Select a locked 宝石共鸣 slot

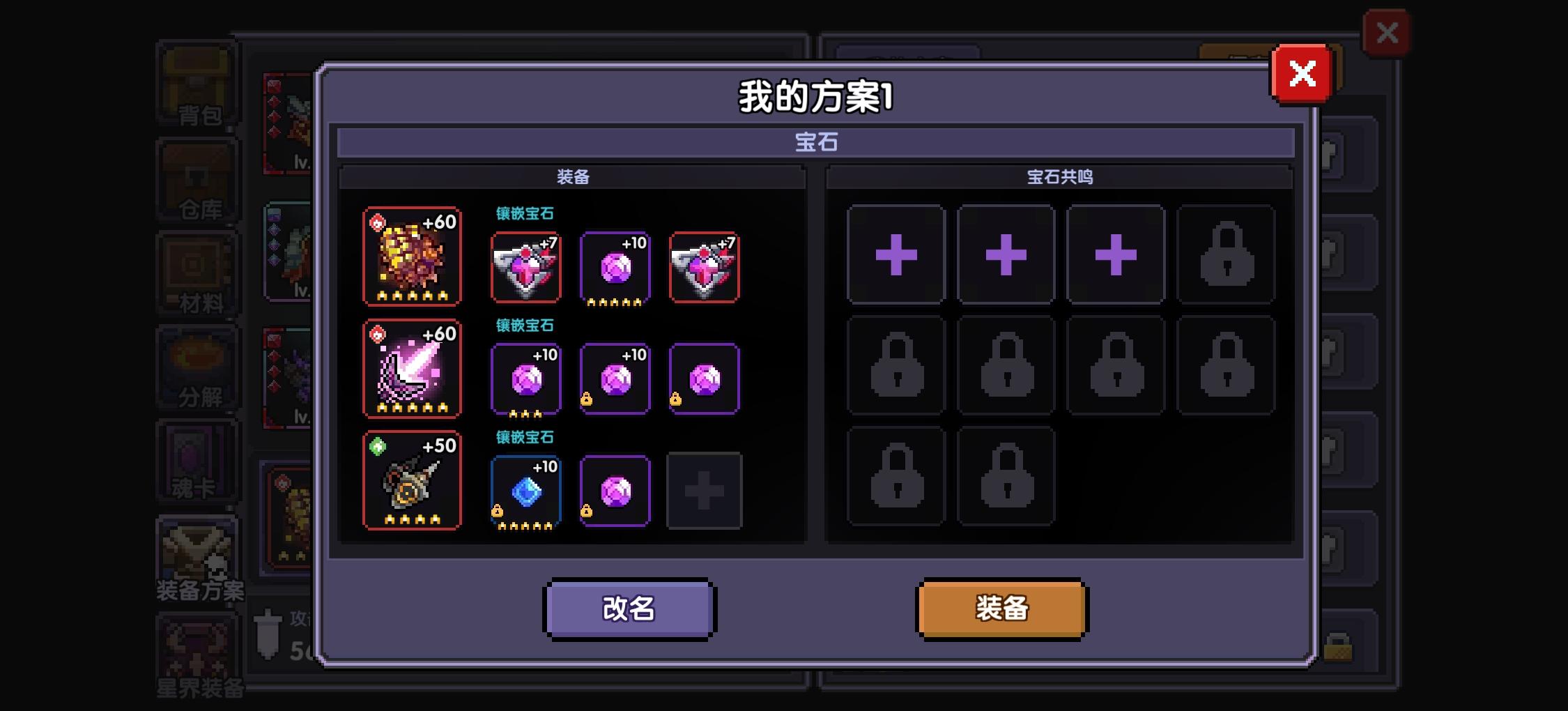click(1225, 254)
